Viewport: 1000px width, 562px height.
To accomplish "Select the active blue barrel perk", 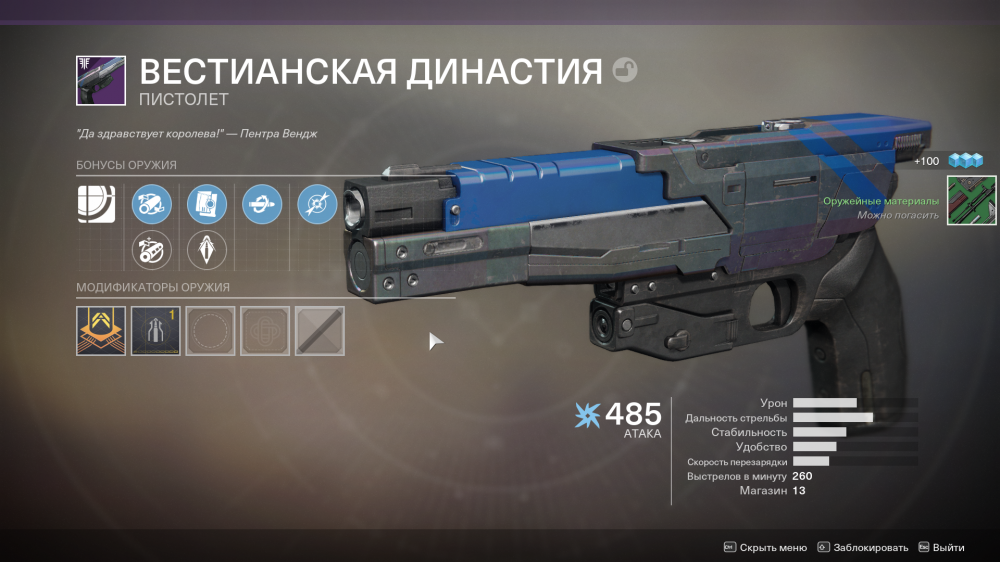I will click(153, 205).
